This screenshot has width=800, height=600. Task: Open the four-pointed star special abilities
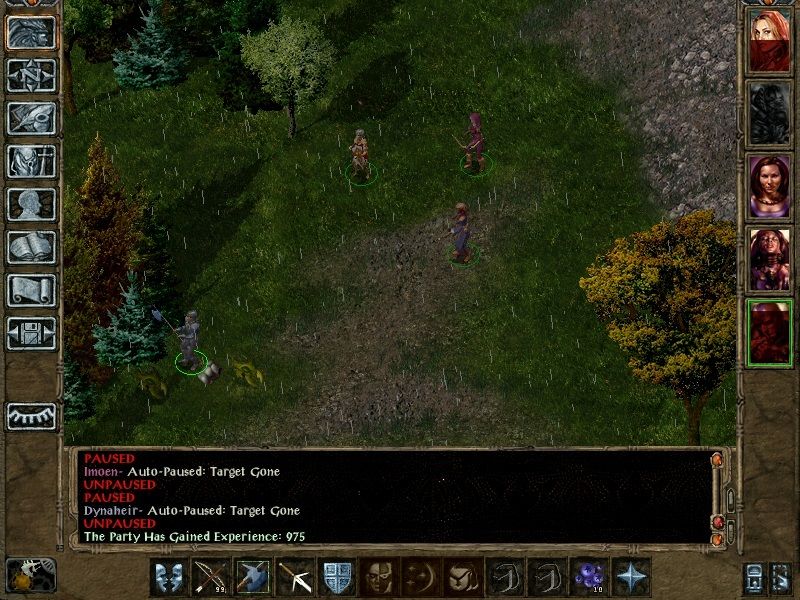(630, 577)
